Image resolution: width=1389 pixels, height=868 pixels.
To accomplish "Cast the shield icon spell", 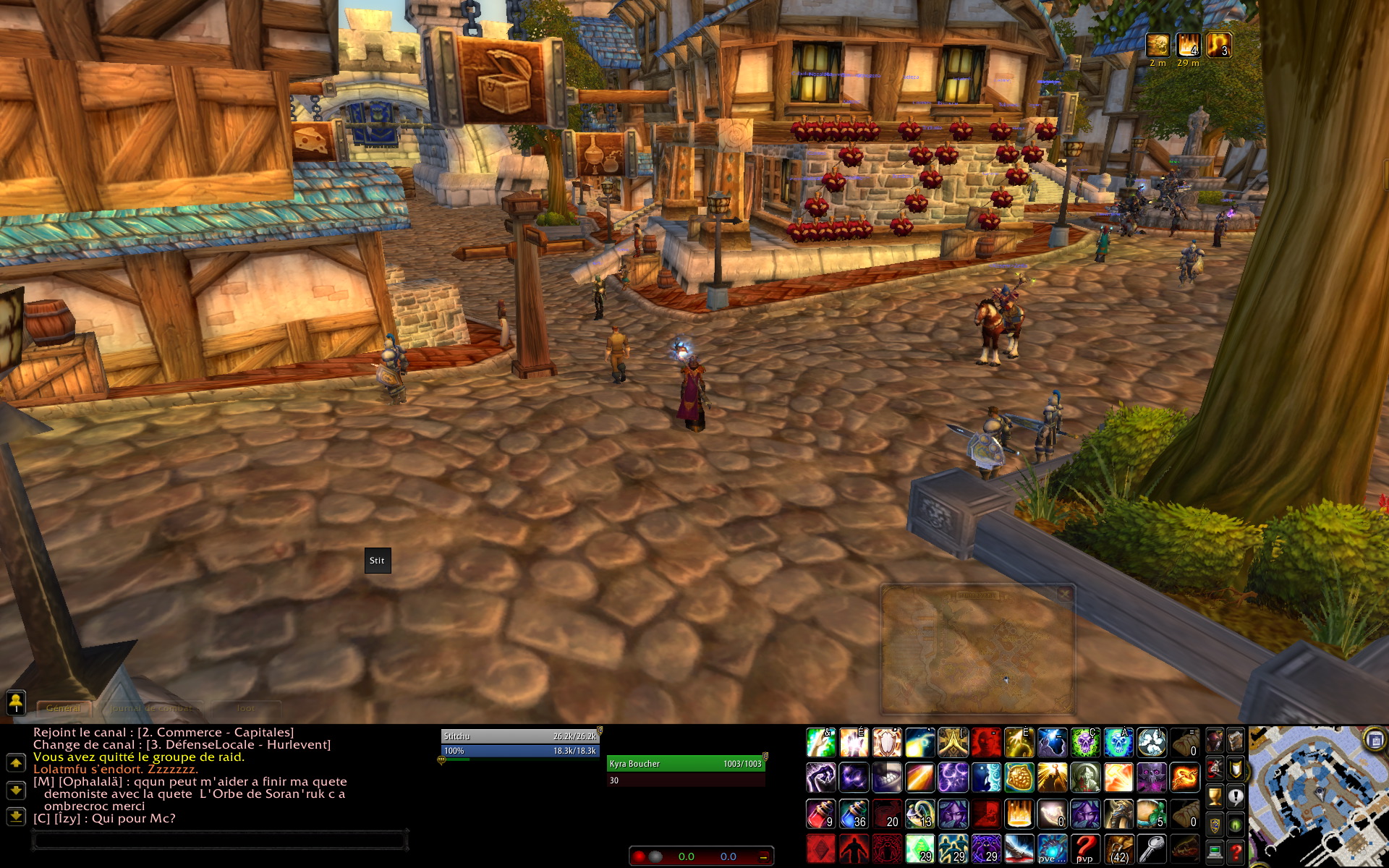I will (x=887, y=743).
